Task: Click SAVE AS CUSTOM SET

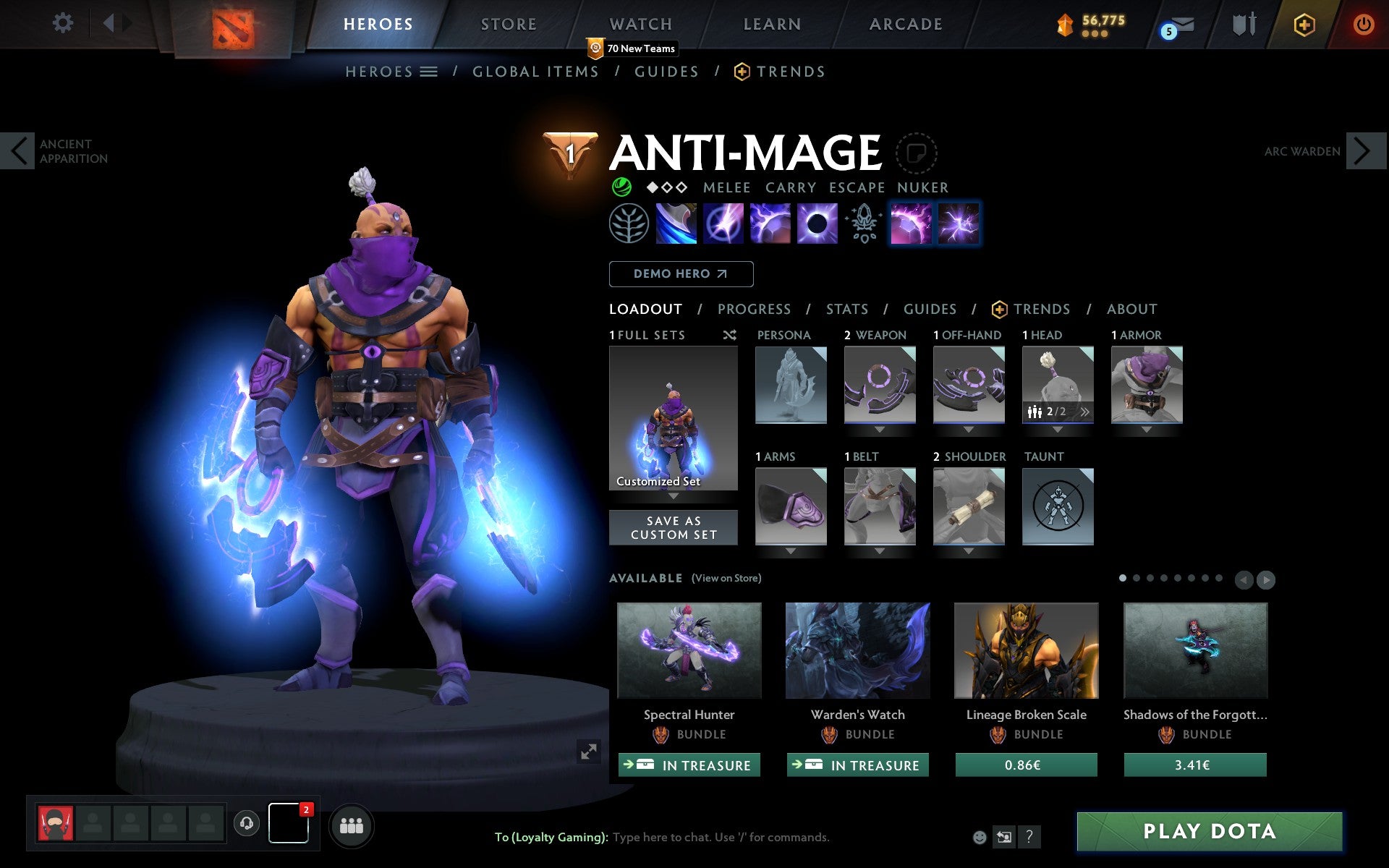Action: click(x=674, y=527)
